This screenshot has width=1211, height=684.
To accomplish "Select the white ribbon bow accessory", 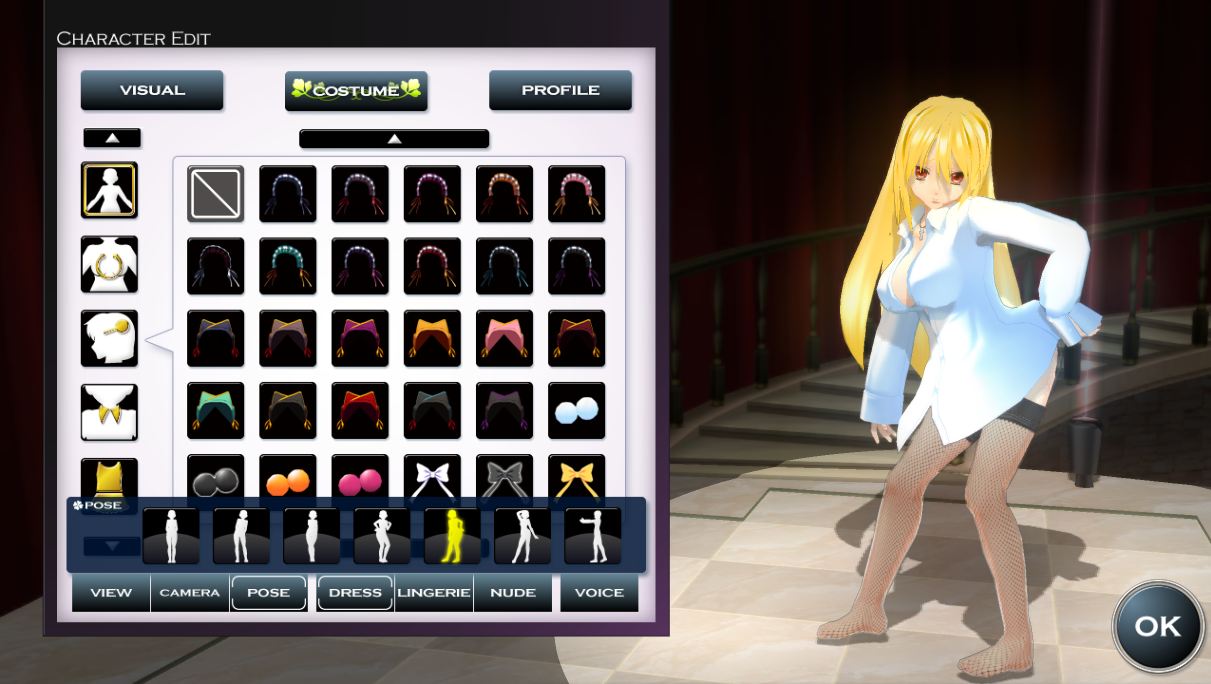I will 432,477.
